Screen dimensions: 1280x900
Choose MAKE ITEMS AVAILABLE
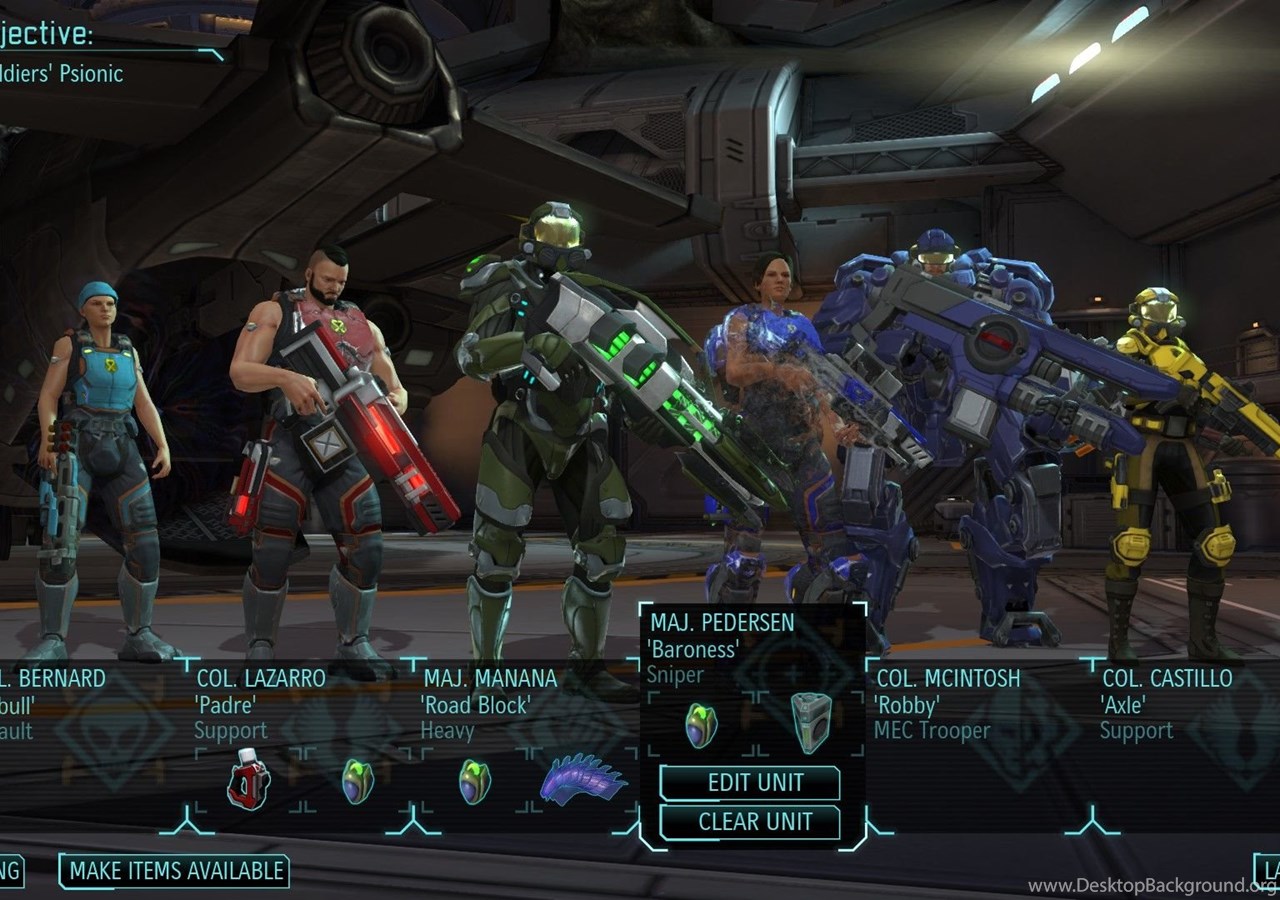[174, 871]
